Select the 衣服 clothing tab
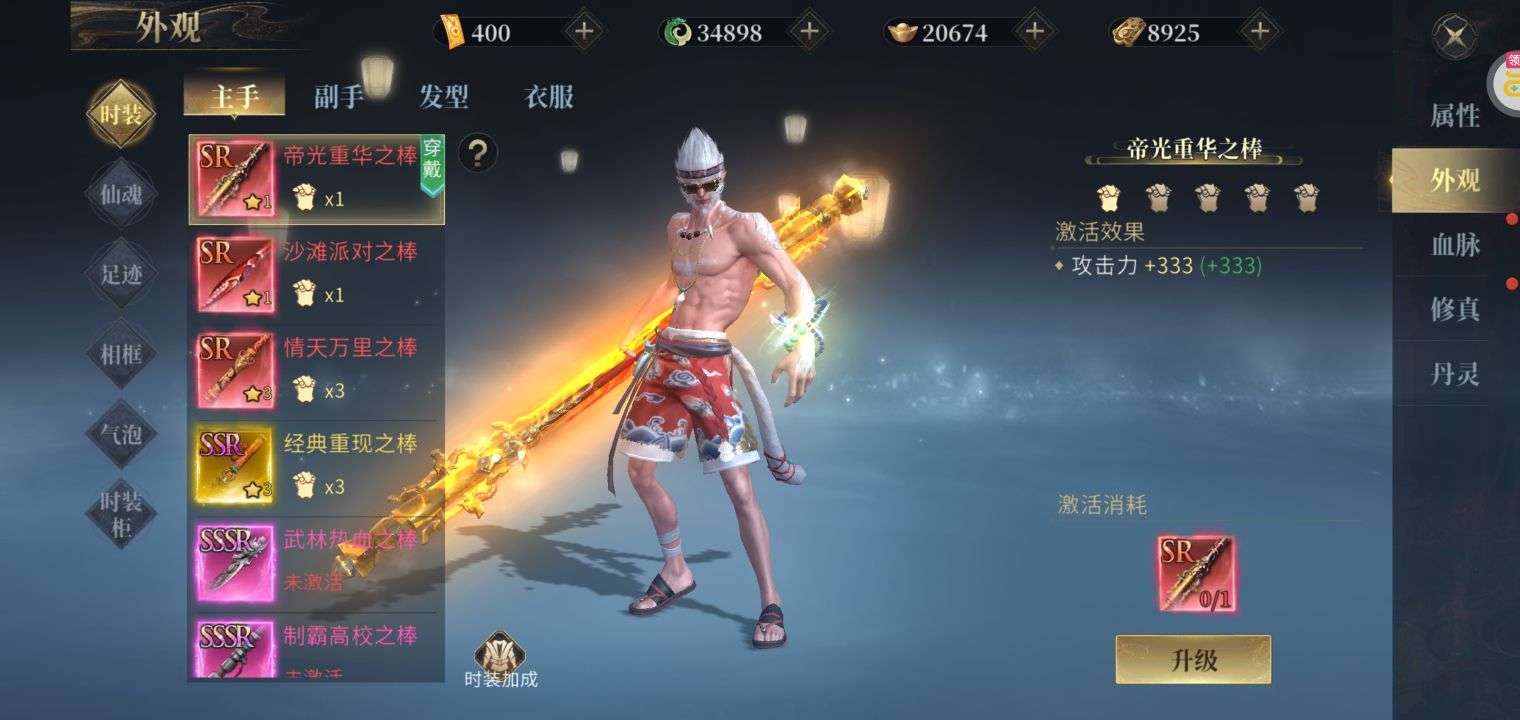This screenshot has width=1520, height=720. click(549, 97)
